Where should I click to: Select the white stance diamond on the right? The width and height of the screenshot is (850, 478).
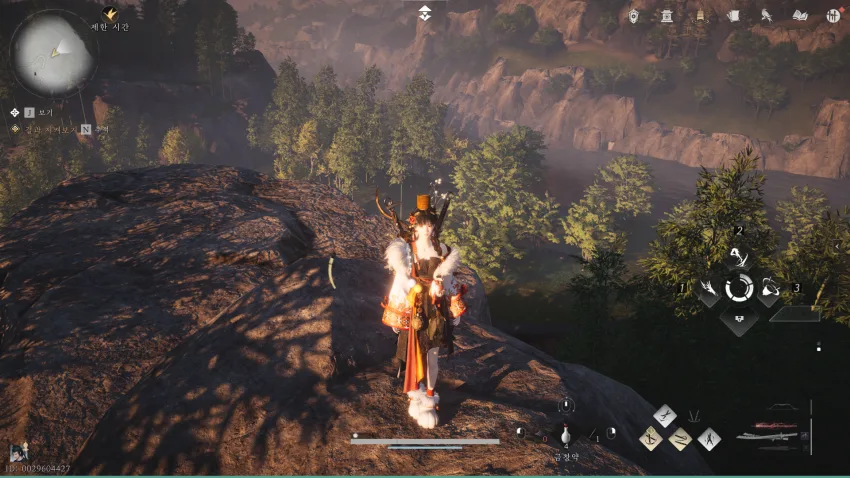709,438
